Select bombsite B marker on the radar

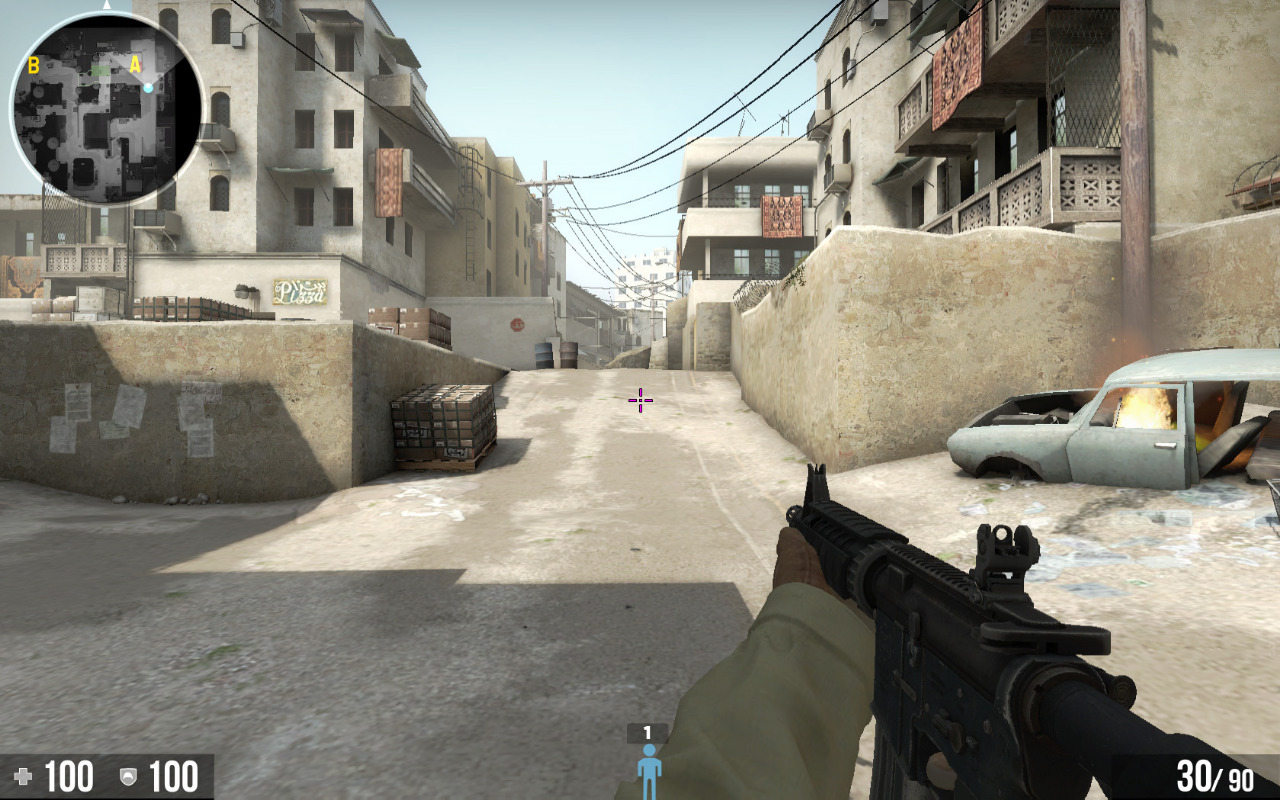pos(33,66)
